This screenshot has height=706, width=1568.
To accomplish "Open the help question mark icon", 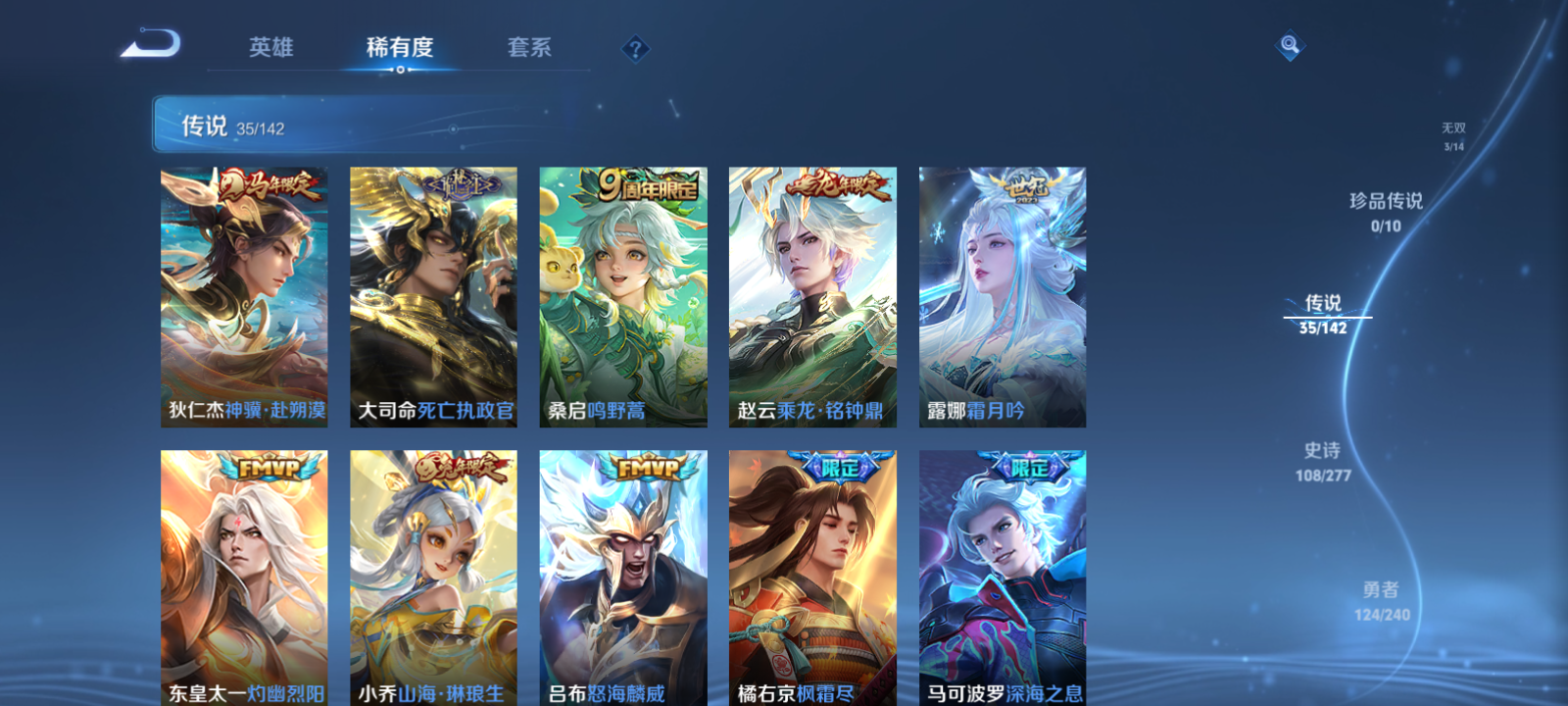I will (x=635, y=45).
